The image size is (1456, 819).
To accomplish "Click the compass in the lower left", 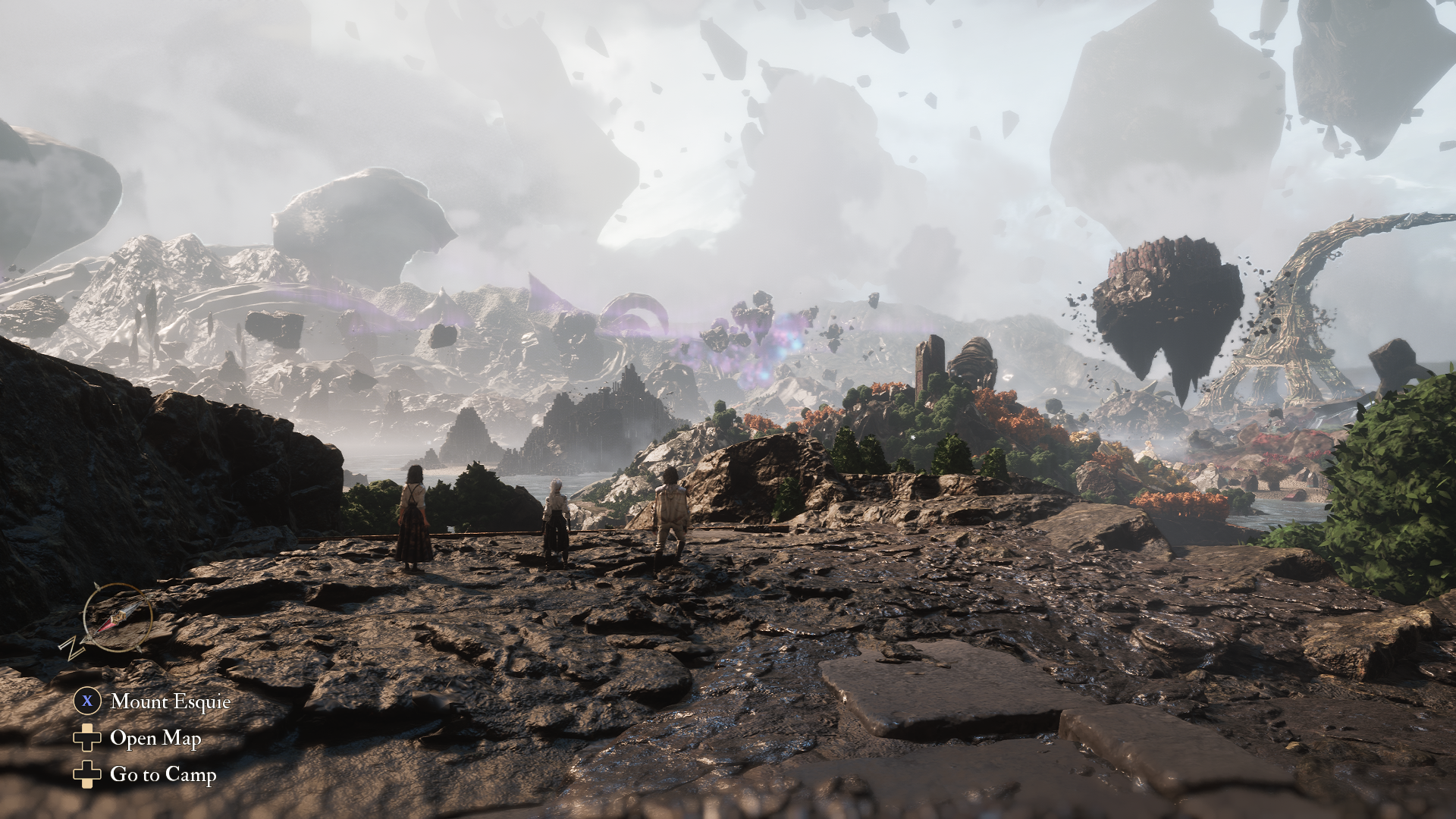I will [116, 617].
